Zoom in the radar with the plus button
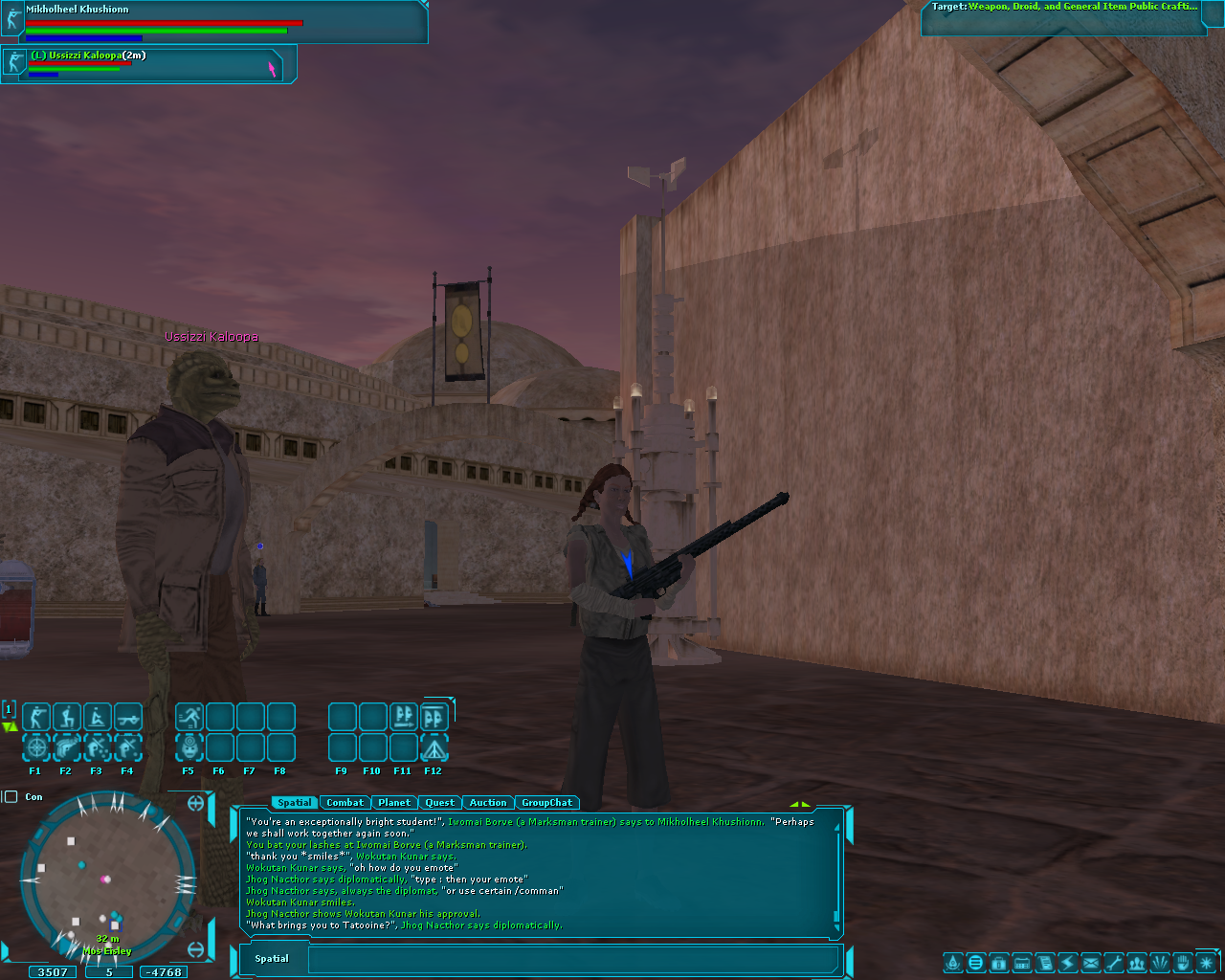 point(195,803)
